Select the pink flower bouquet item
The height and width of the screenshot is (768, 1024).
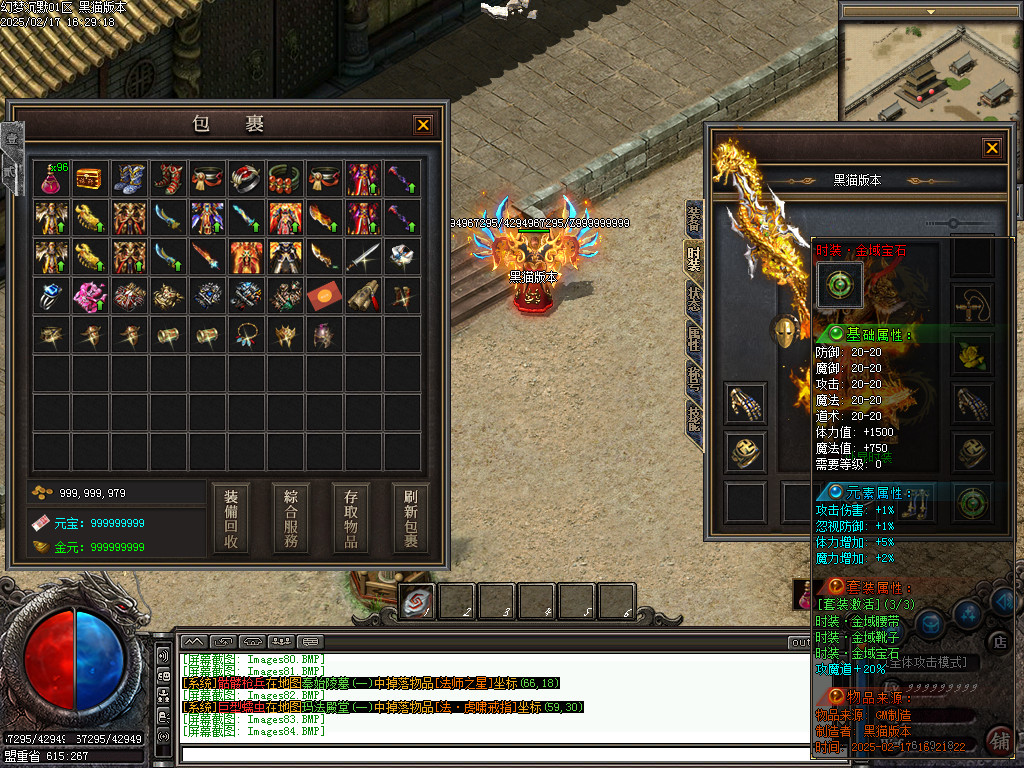click(90, 296)
